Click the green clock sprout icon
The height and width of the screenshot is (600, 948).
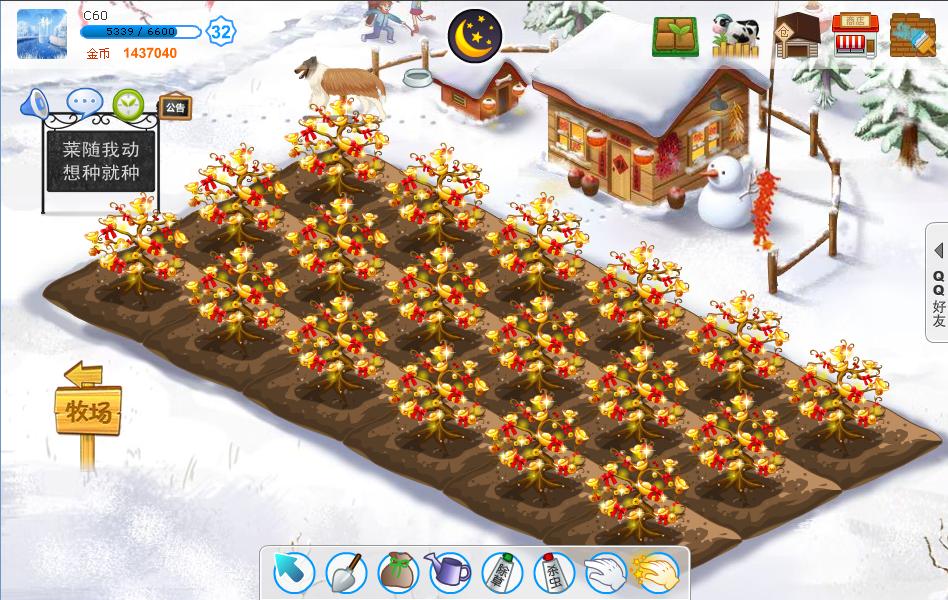click(128, 102)
